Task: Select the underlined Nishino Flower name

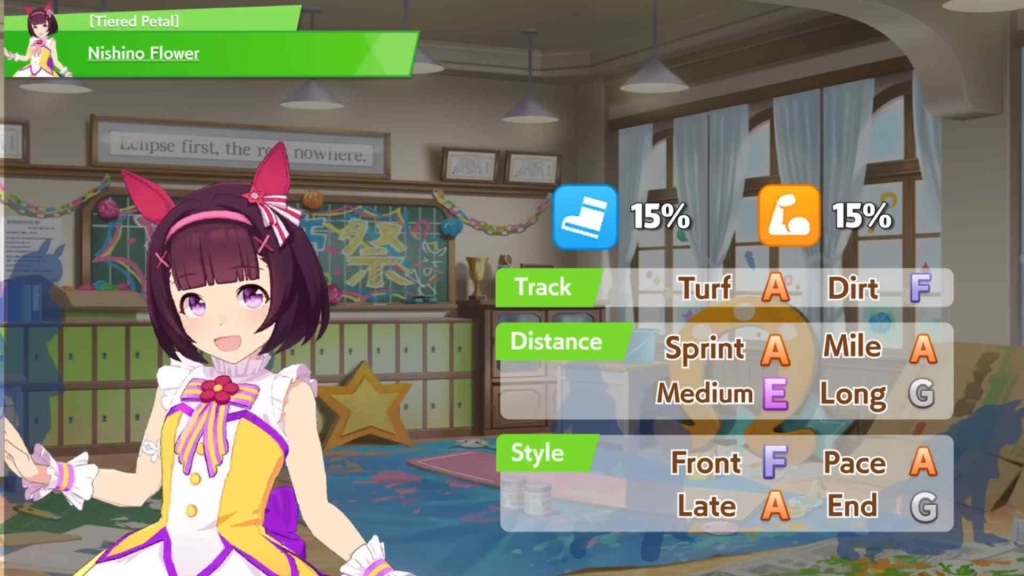Action: point(143,53)
